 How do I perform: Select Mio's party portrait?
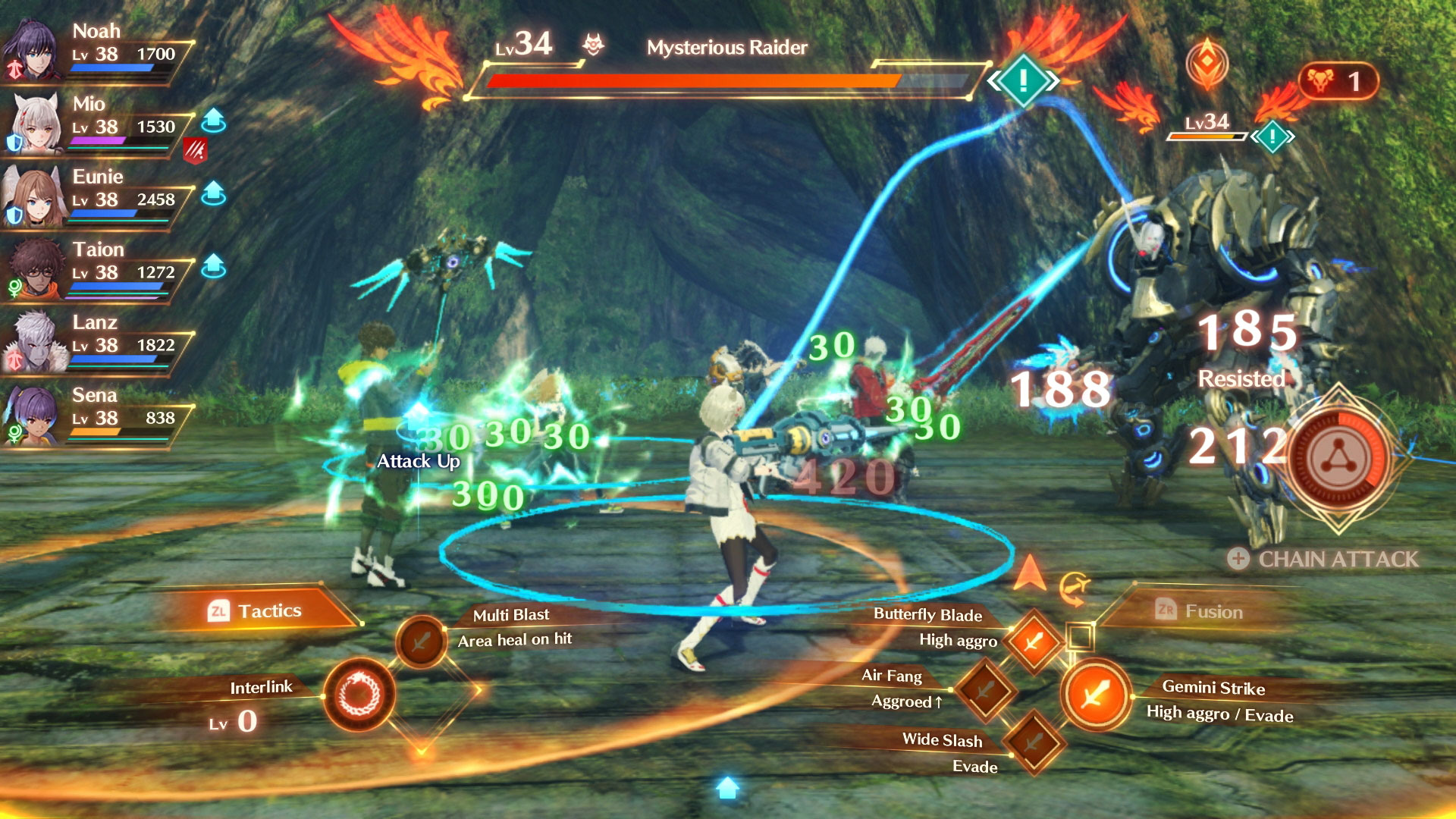coord(33,124)
